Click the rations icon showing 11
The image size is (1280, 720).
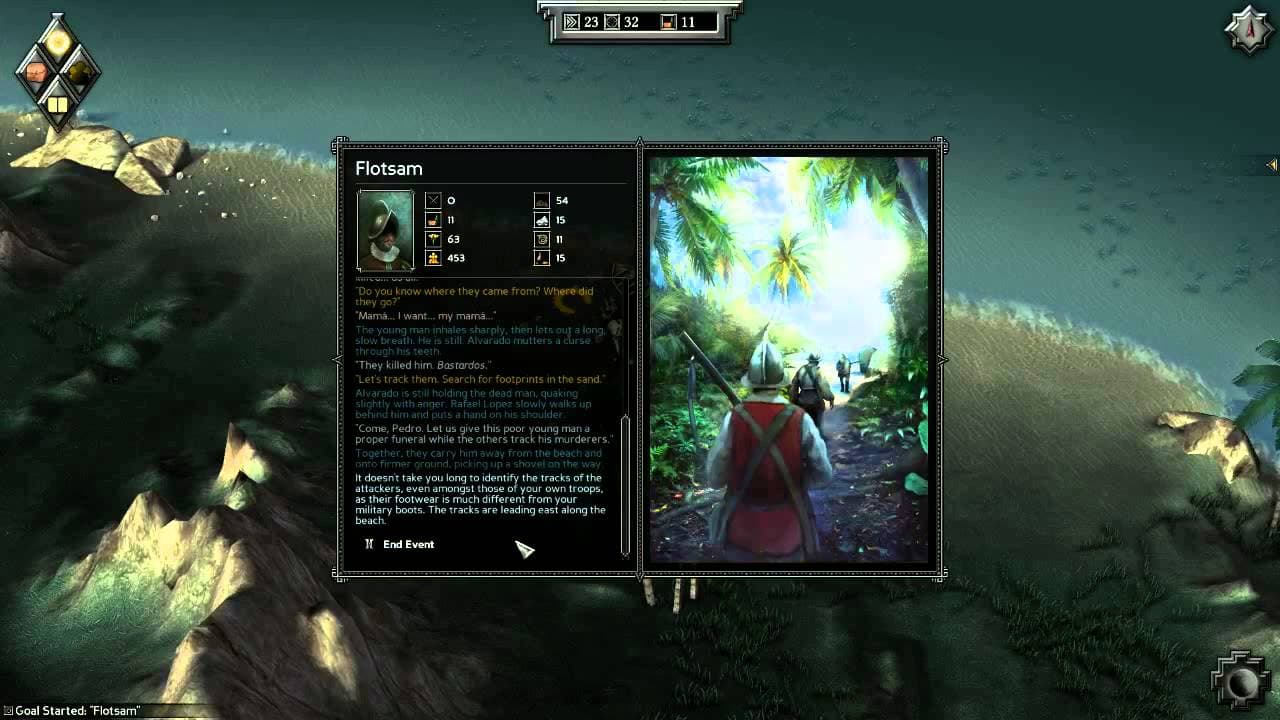433,220
